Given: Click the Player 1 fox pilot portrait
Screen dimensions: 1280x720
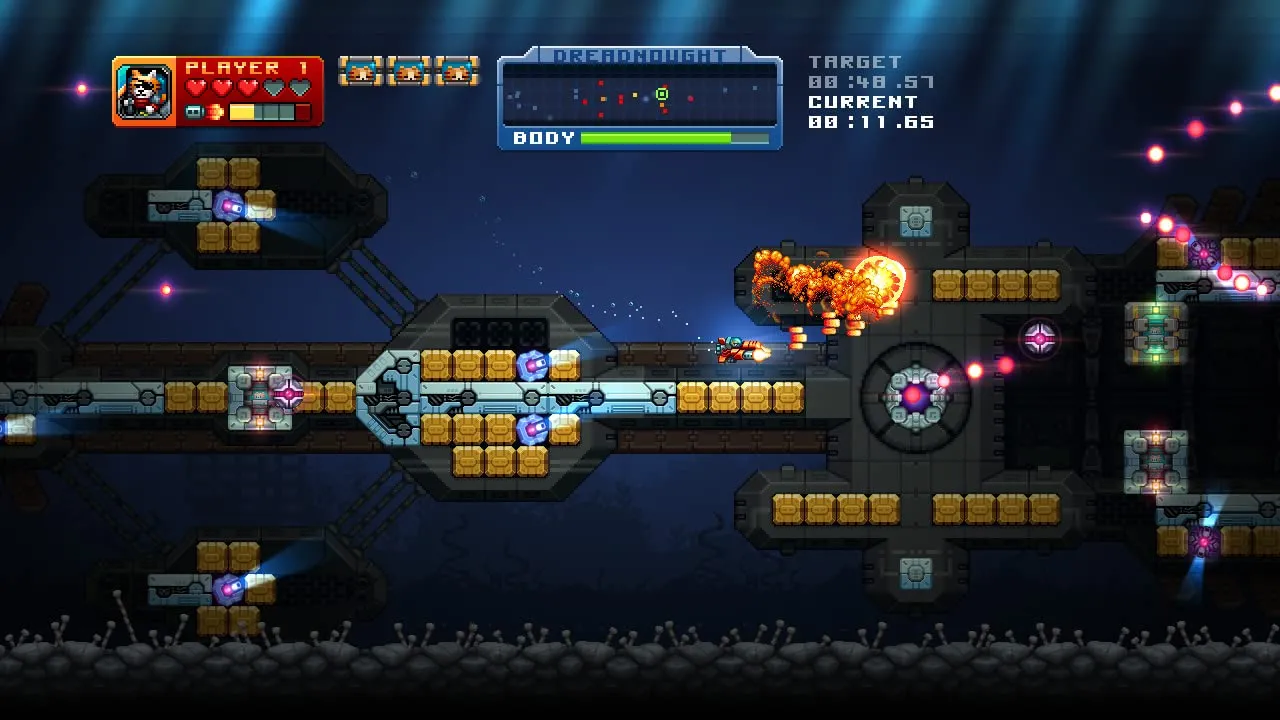Looking at the screenshot, I should [x=146, y=91].
